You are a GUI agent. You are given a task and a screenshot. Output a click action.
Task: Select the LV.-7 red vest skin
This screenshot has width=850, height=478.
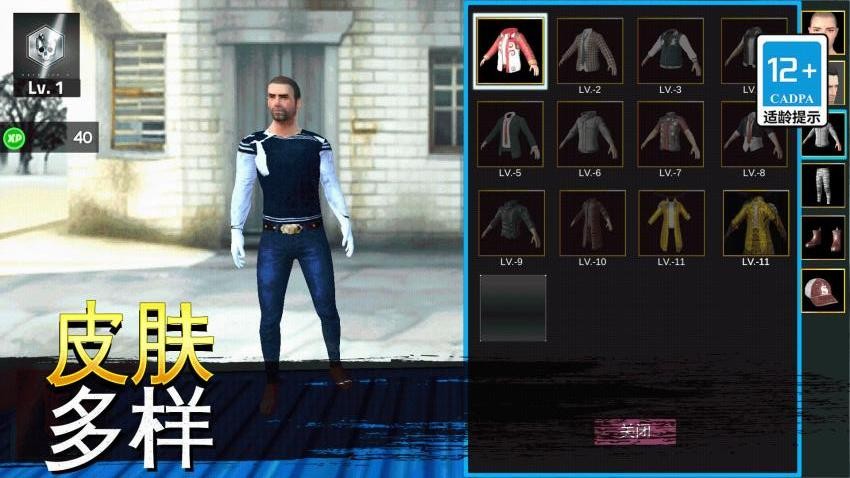pos(670,133)
